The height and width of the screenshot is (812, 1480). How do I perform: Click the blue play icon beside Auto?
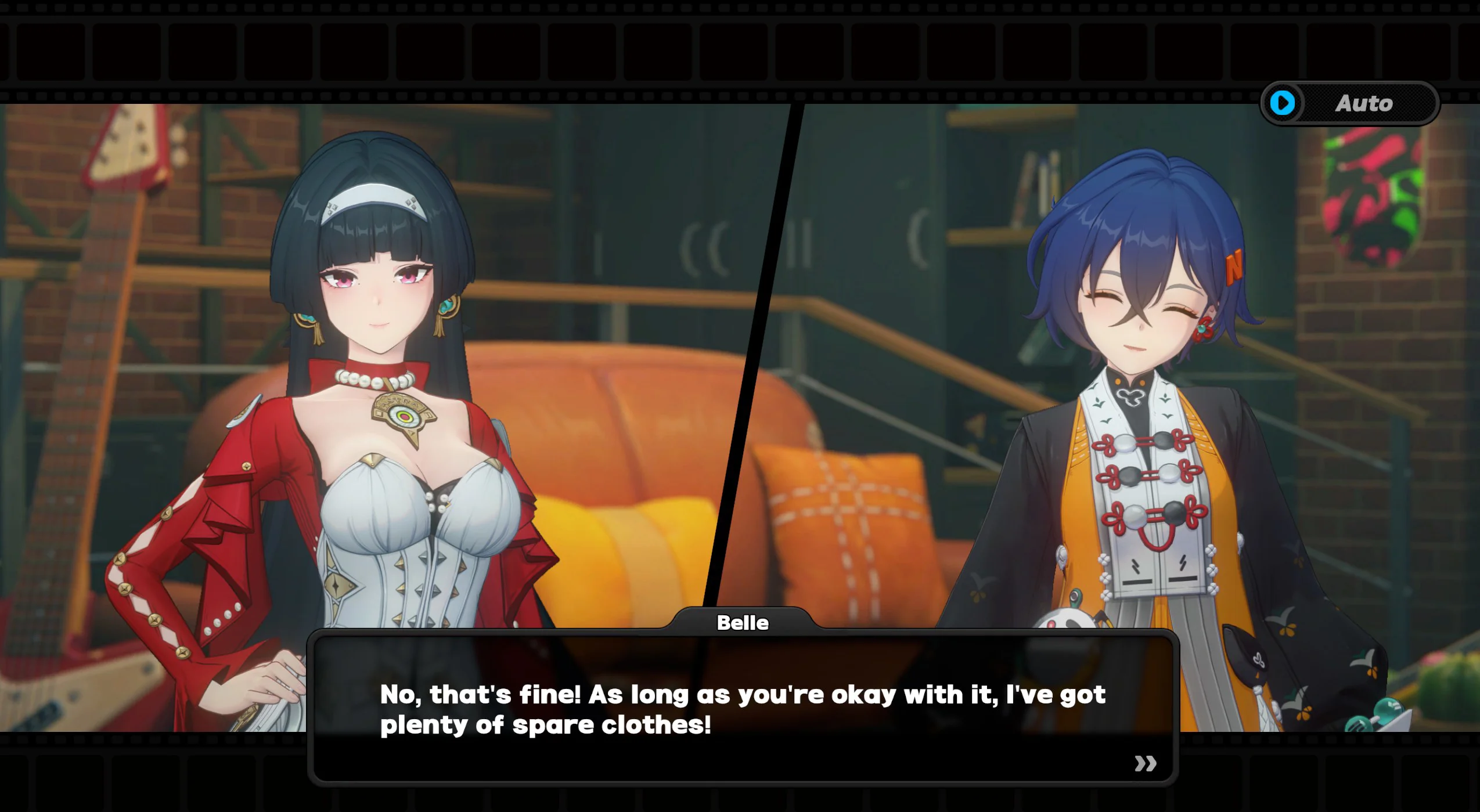point(1283,103)
